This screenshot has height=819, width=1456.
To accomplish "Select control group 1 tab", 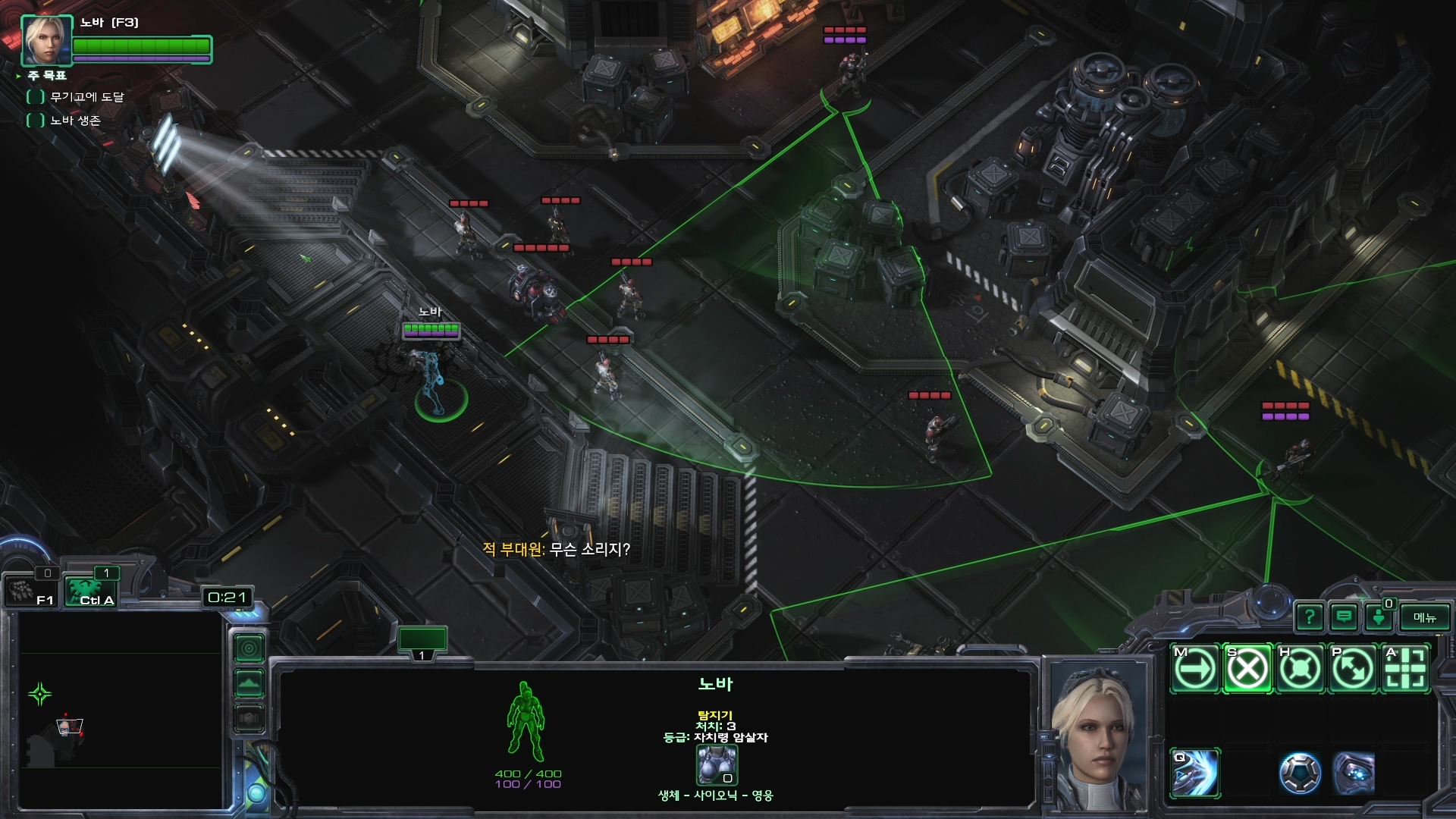I will pos(422,642).
